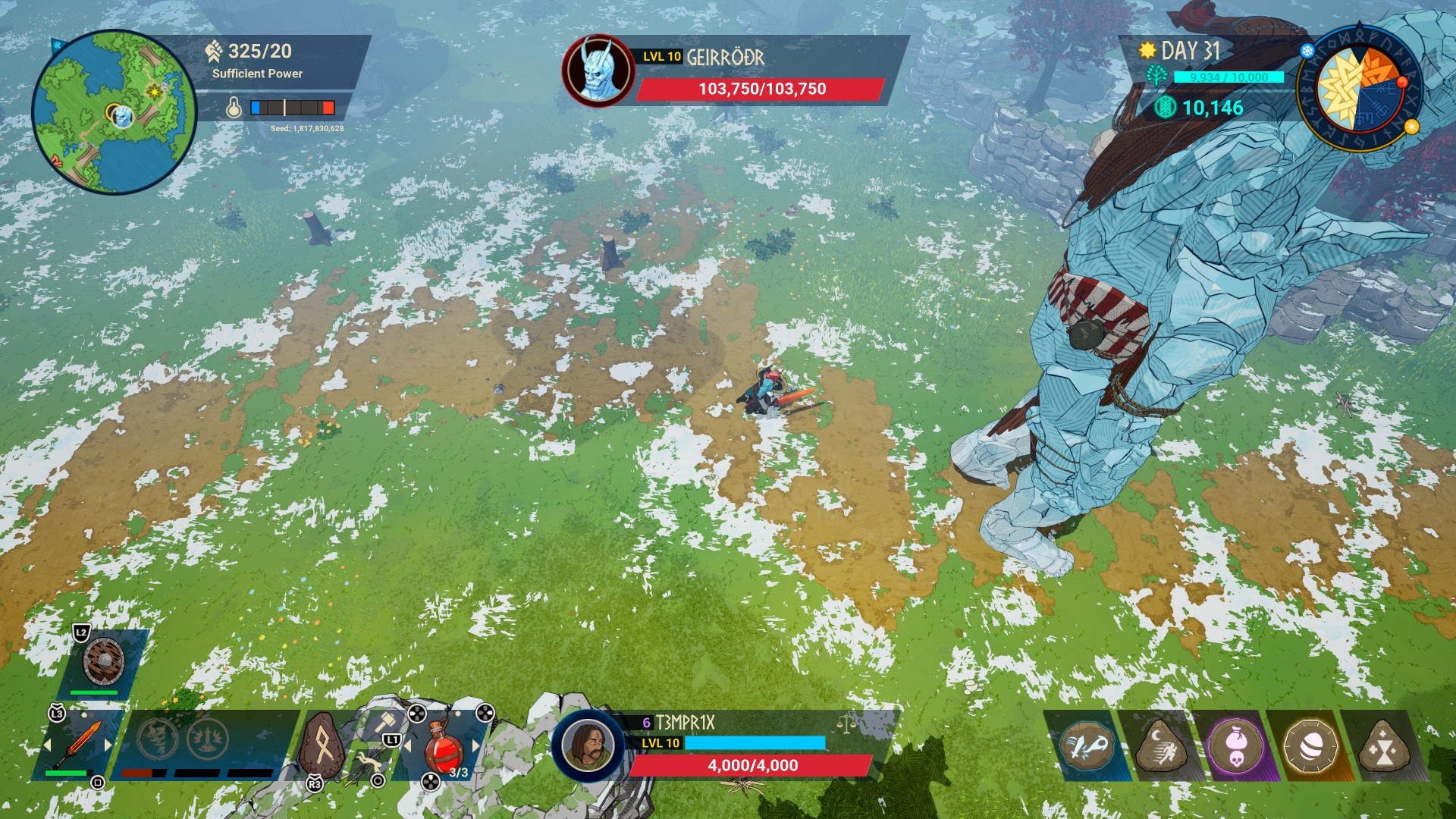Activate the ground slam ability icon
1456x819 pixels.
(x=208, y=738)
